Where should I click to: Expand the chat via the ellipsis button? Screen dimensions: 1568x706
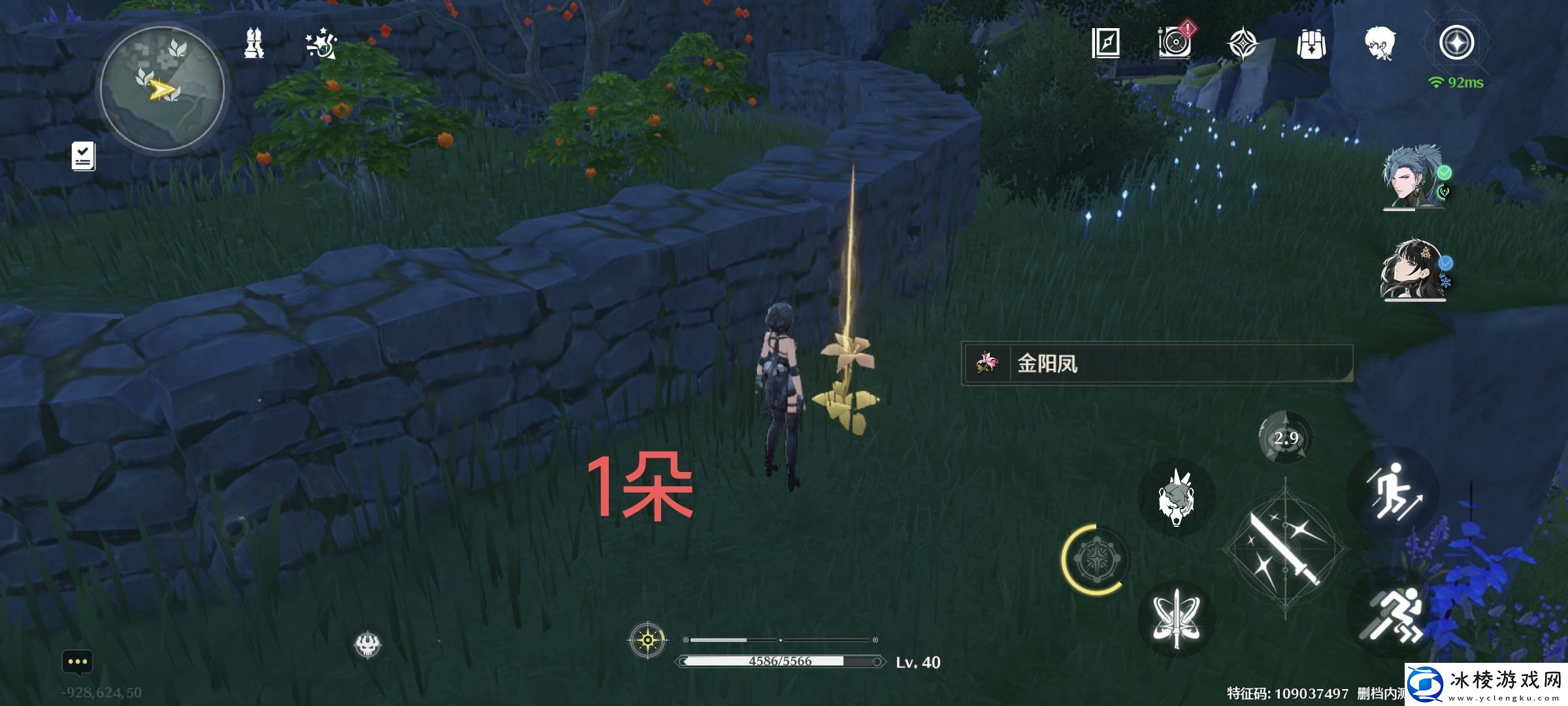[78, 662]
